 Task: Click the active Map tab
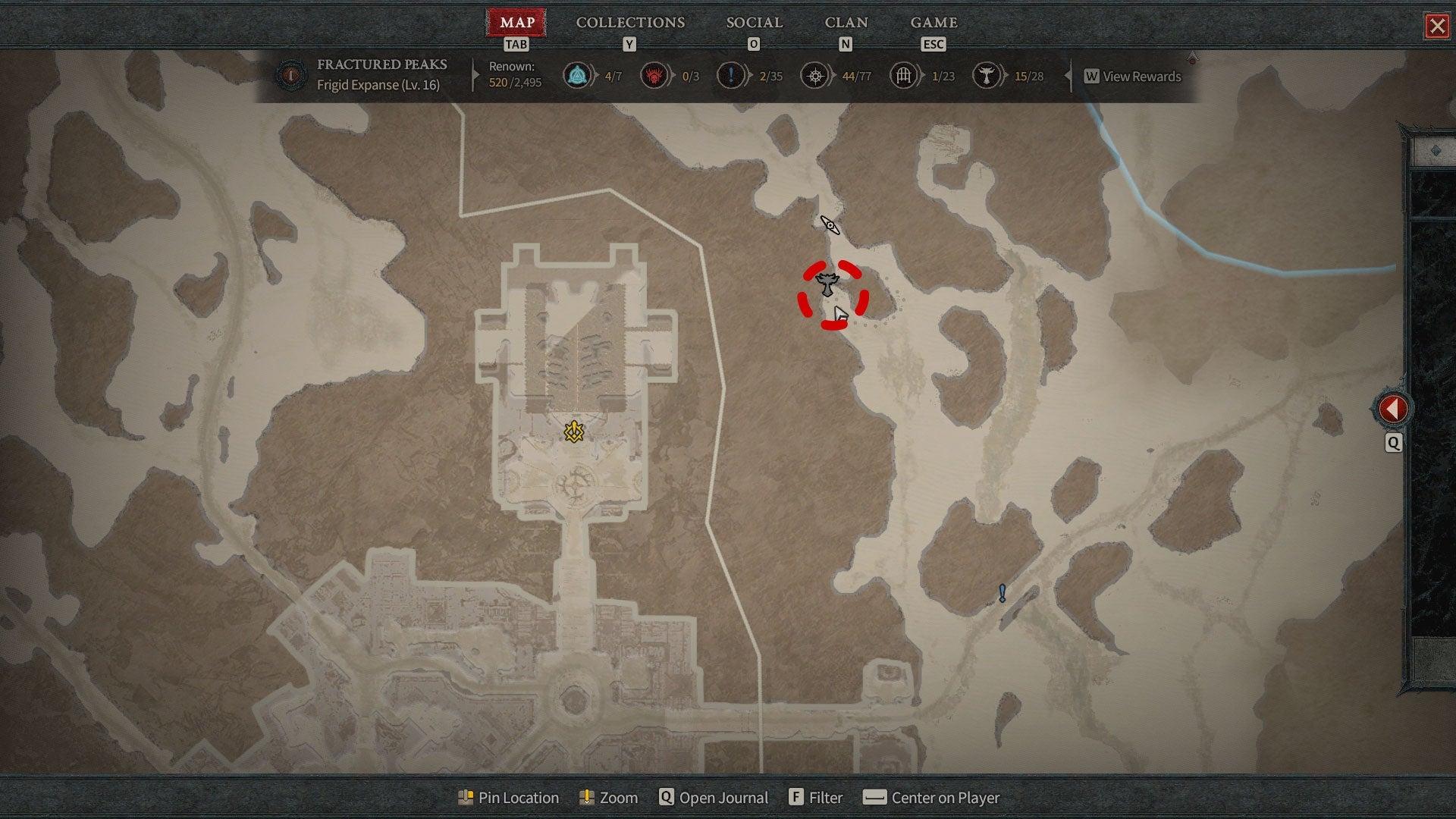pyautogui.click(x=517, y=23)
